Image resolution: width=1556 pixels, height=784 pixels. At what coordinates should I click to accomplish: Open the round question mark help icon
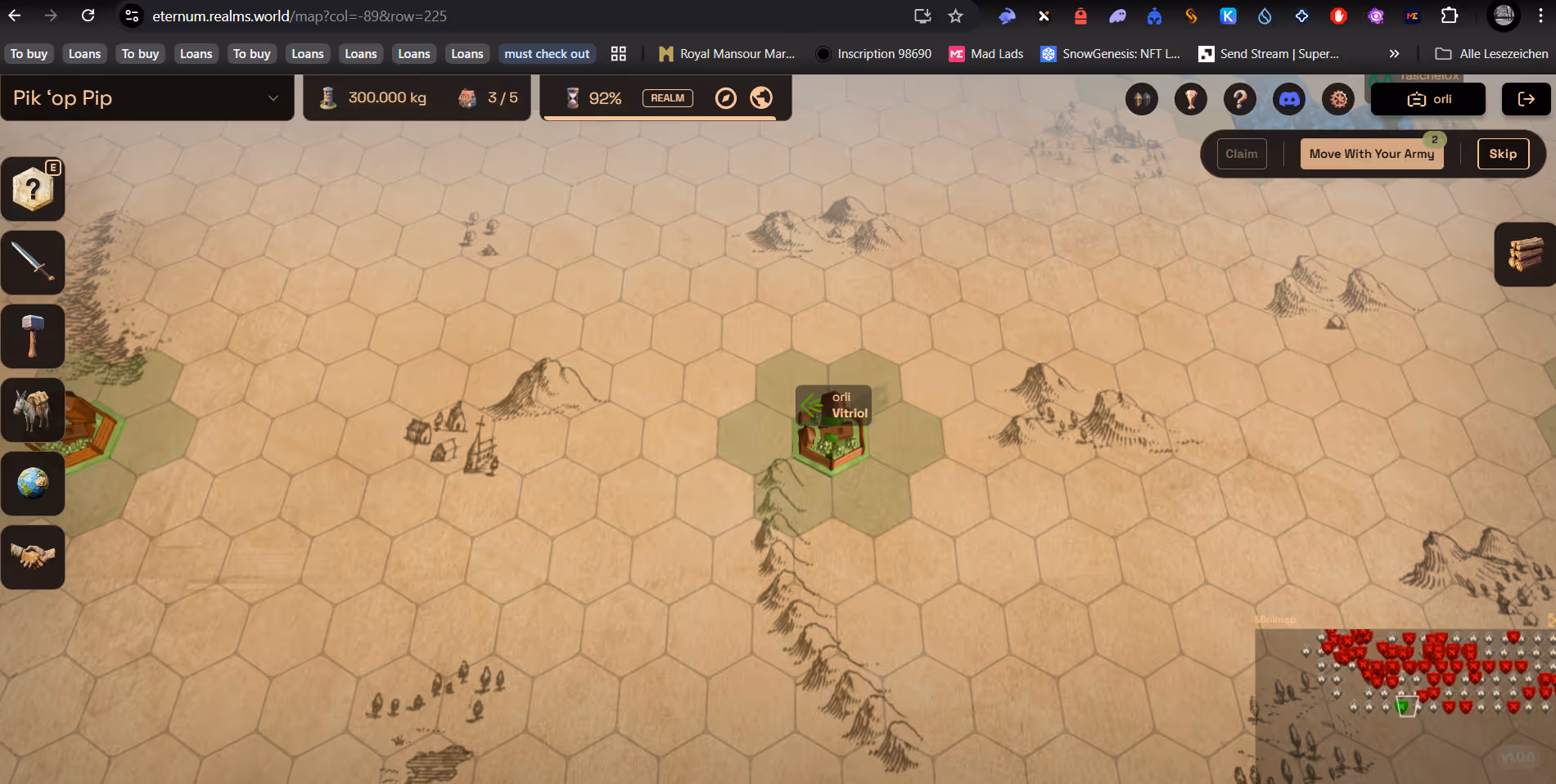(x=1239, y=99)
